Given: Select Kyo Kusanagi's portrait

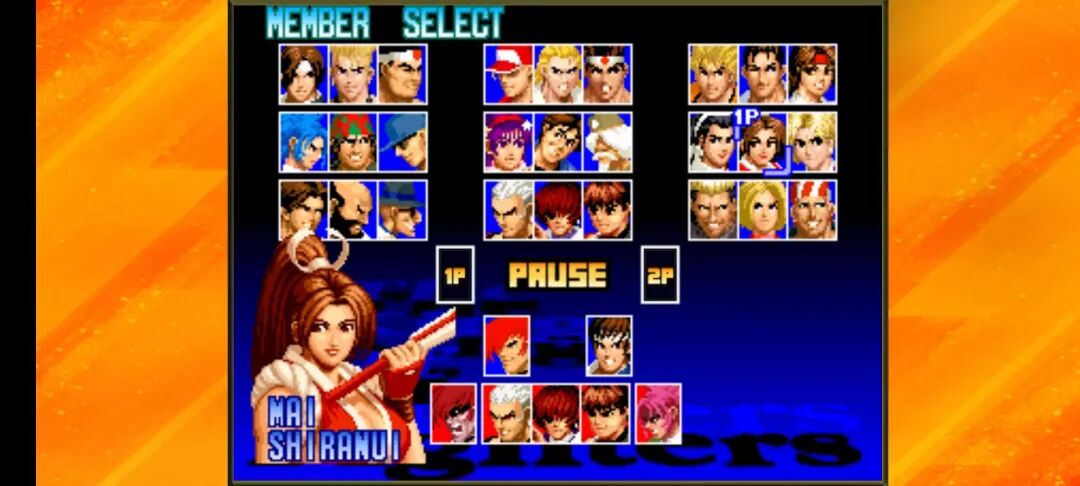Looking at the screenshot, I should tap(303, 74).
